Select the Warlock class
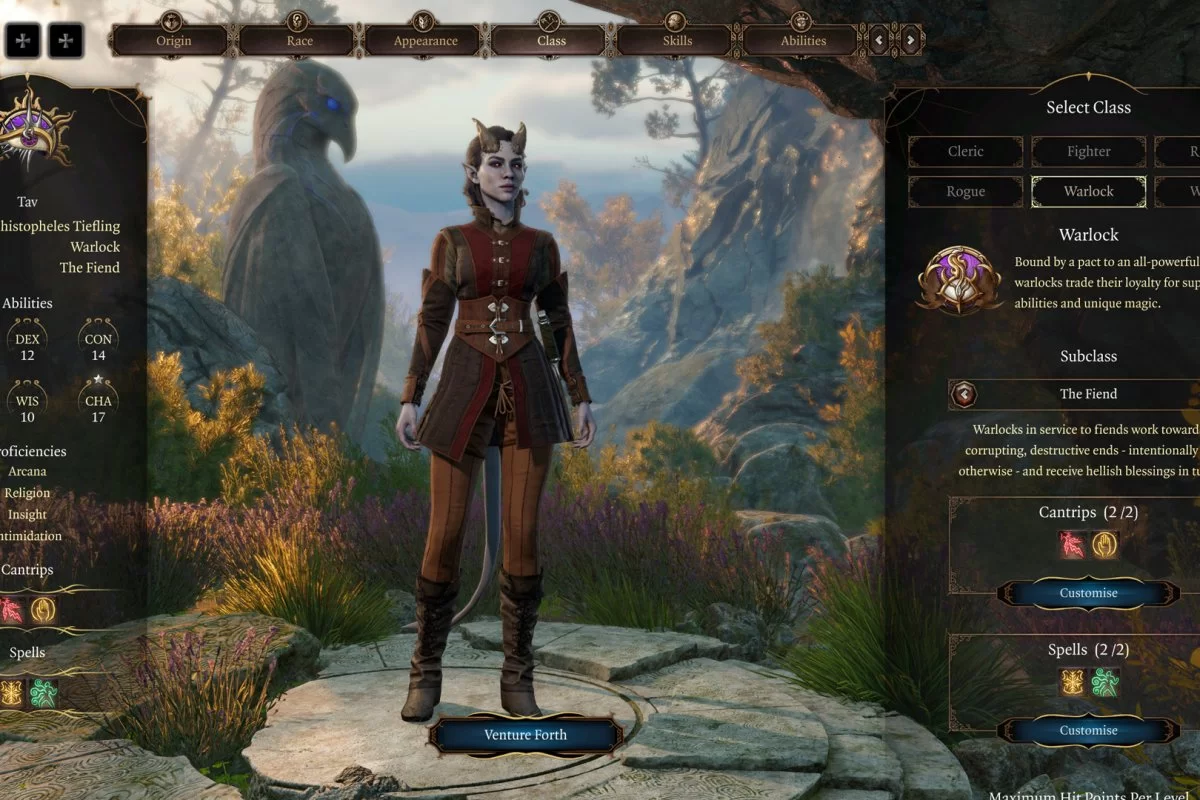The image size is (1200, 800). [x=1088, y=191]
